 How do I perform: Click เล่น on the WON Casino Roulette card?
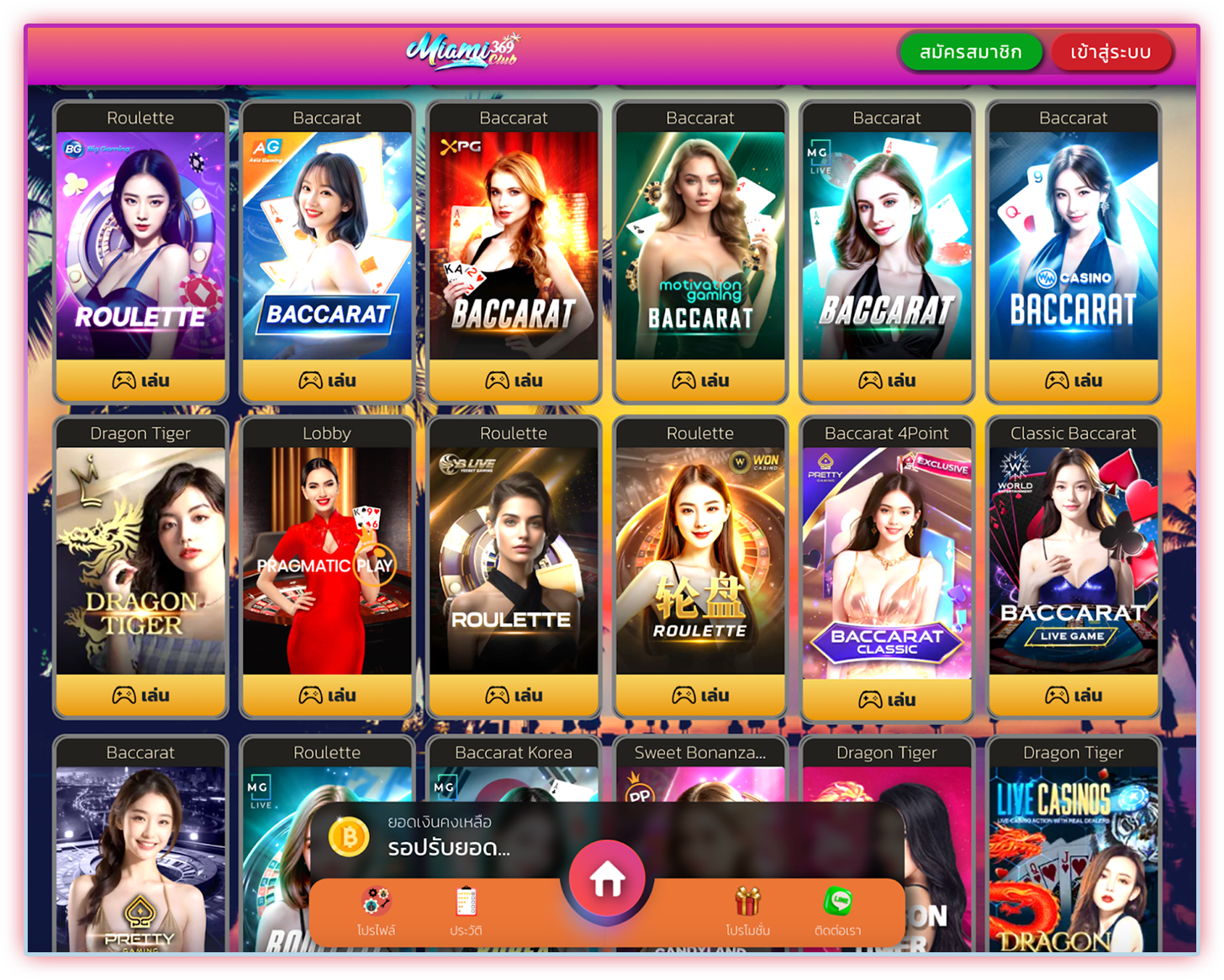[x=700, y=695]
